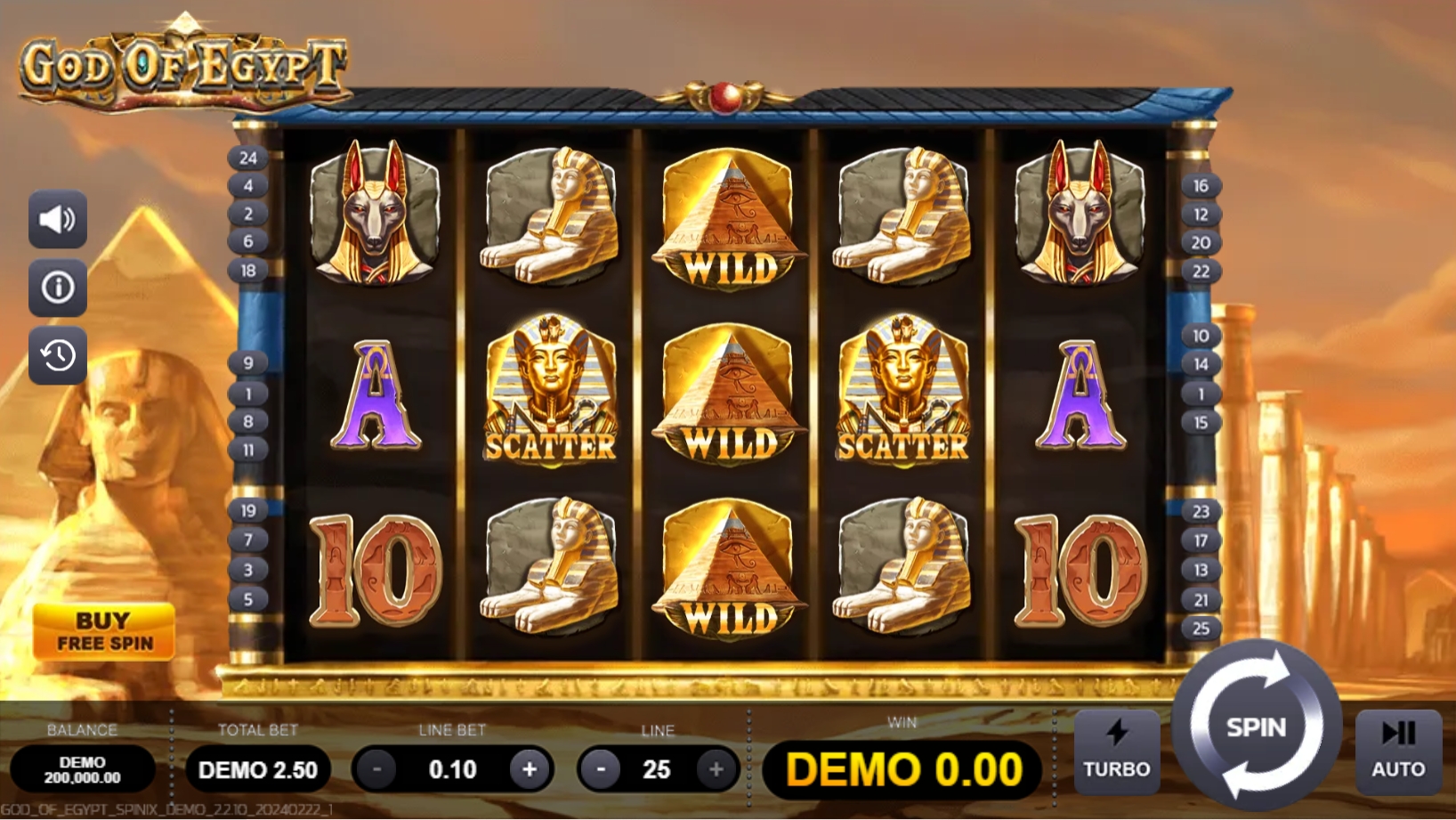Open the game info panel

tap(57, 288)
